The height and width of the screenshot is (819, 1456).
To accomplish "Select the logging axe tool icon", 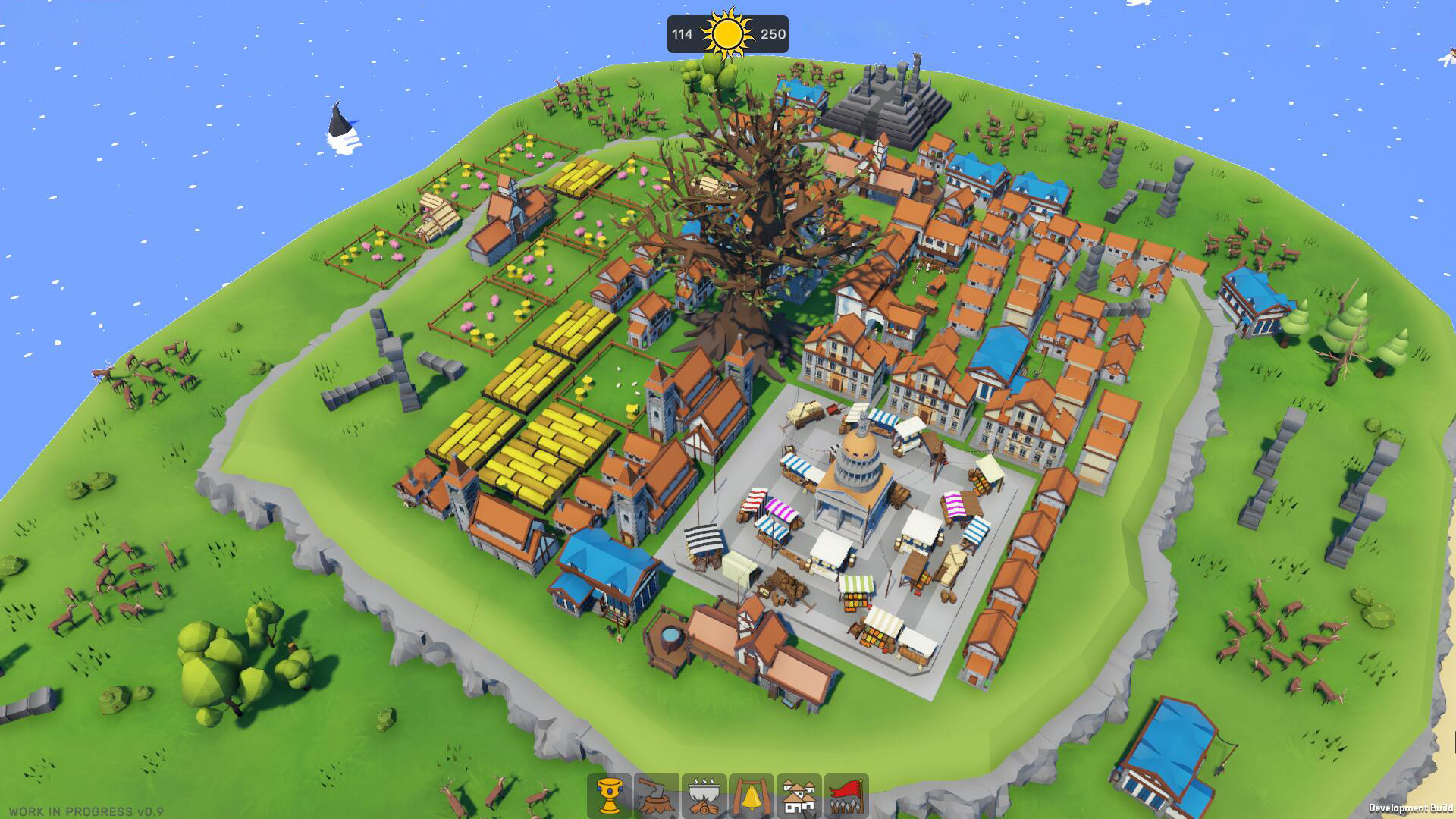I will (654, 791).
